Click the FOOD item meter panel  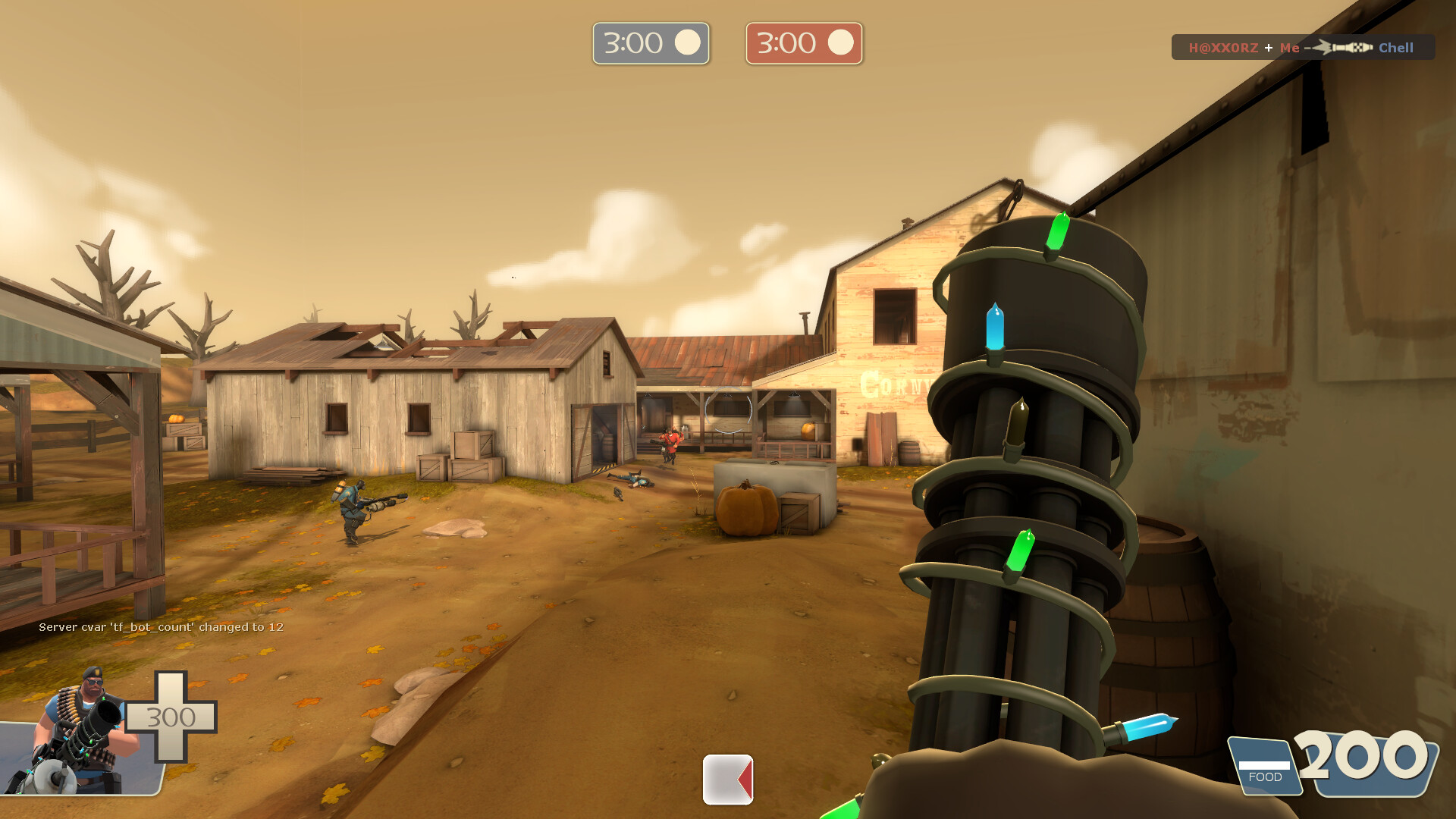coord(1264,767)
